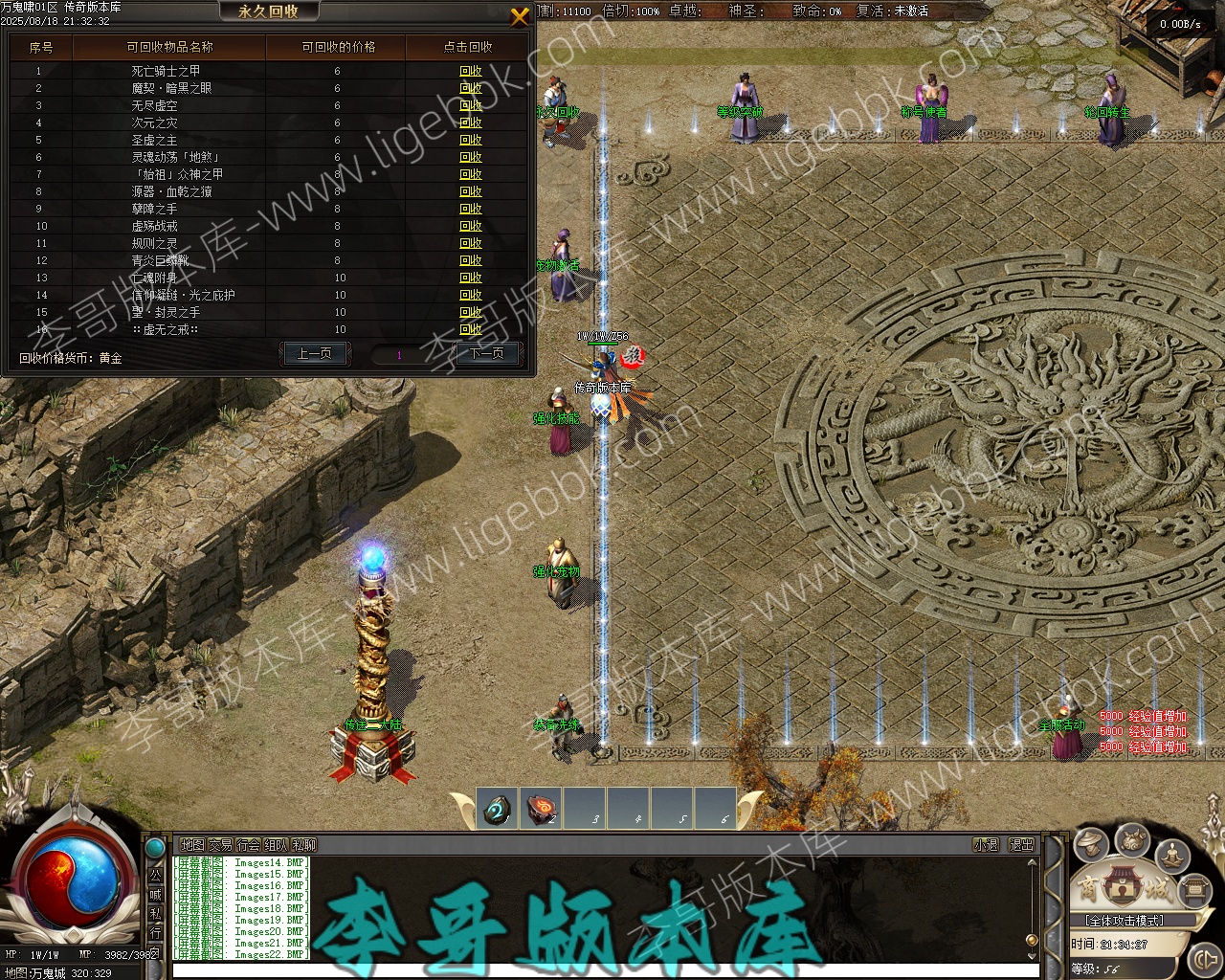The image size is (1225, 980).
Task: Go to the next page (下一页)
Action: coord(487,354)
